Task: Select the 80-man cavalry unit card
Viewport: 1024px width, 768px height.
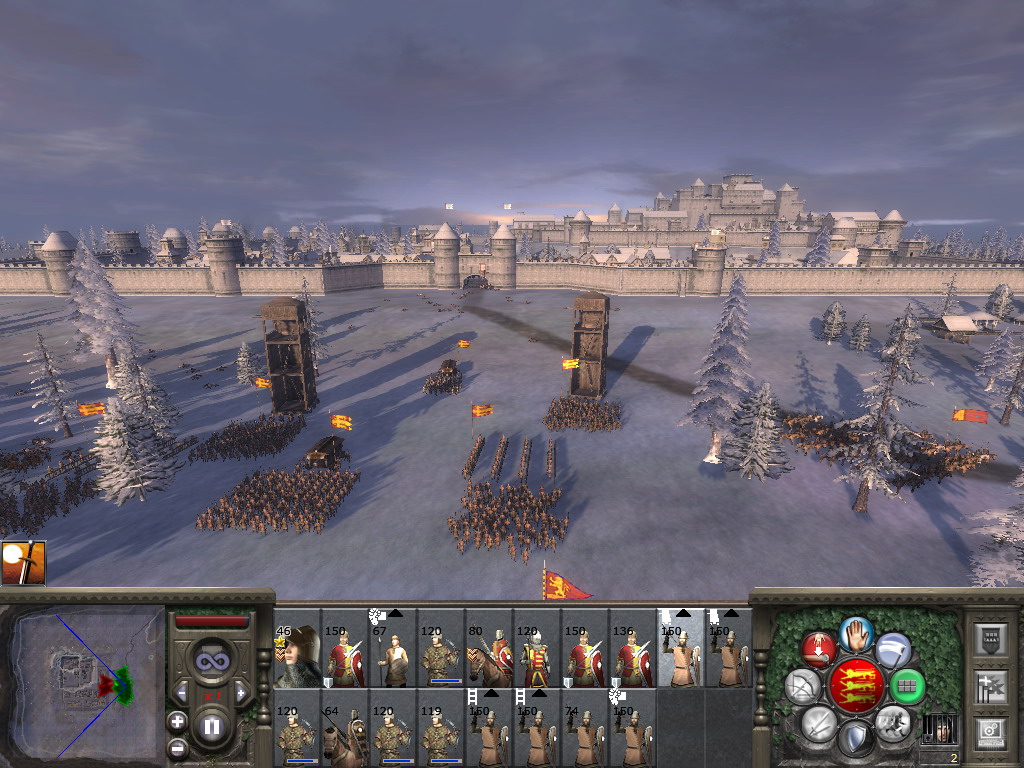Action: coord(489,656)
